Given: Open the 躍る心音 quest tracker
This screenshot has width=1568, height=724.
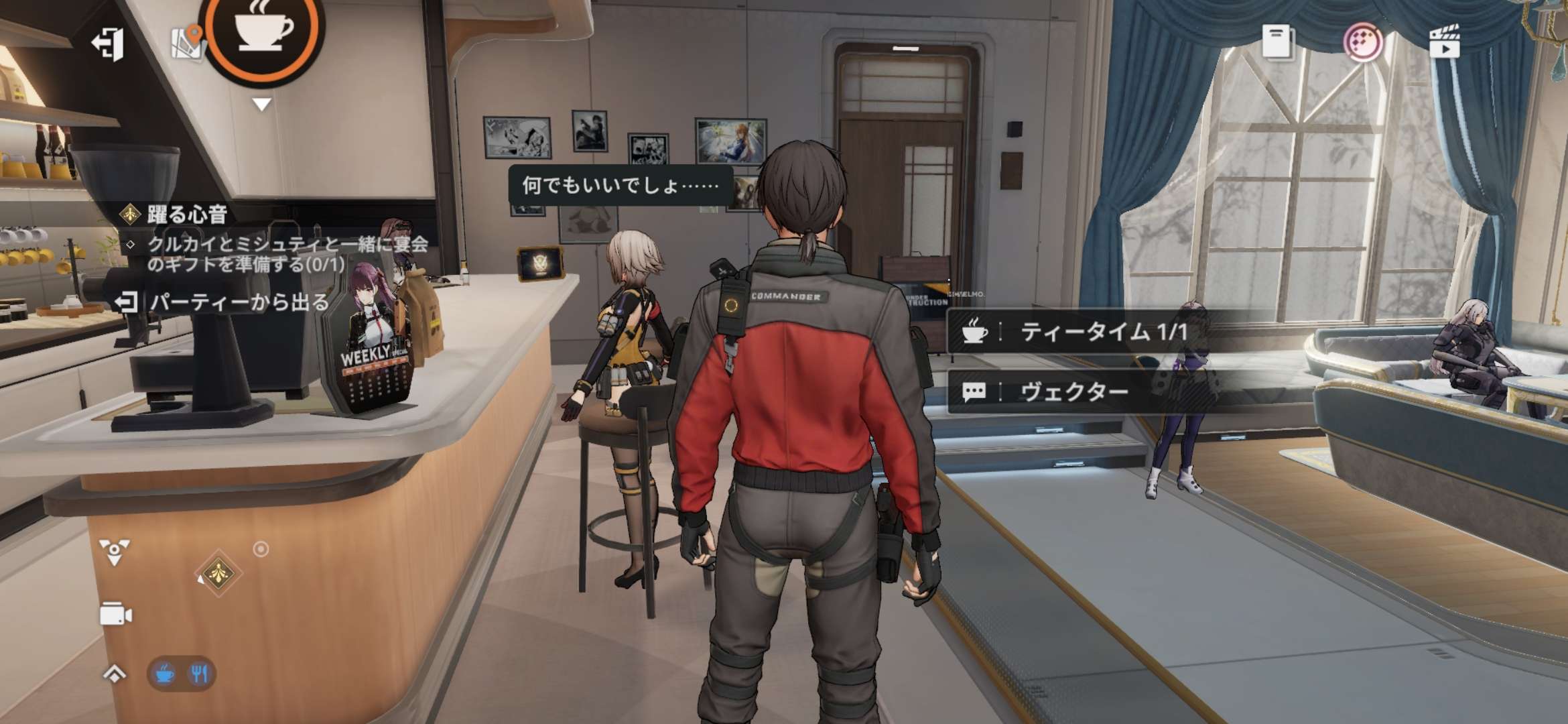Looking at the screenshot, I should [186, 215].
